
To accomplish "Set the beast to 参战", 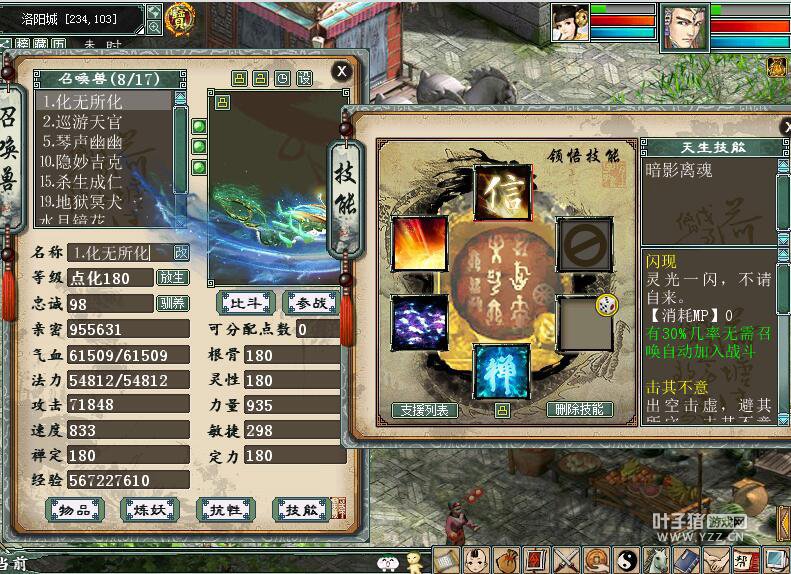I will [x=311, y=300].
